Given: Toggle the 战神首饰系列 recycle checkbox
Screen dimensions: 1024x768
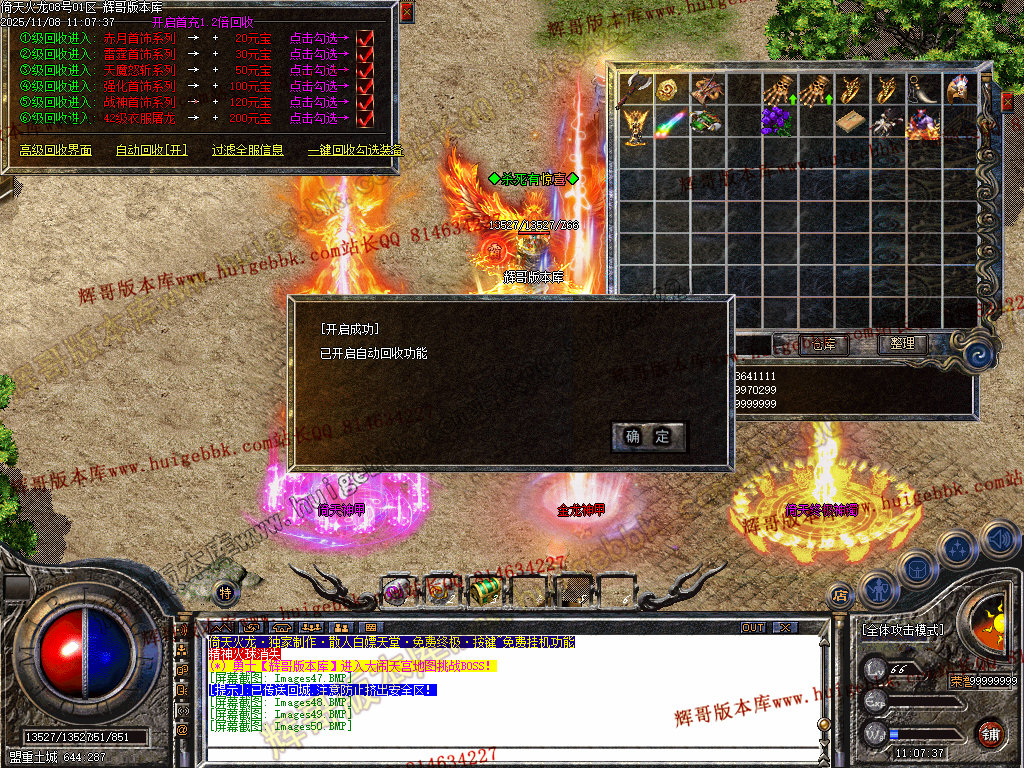Looking at the screenshot, I should tap(365, 102).
